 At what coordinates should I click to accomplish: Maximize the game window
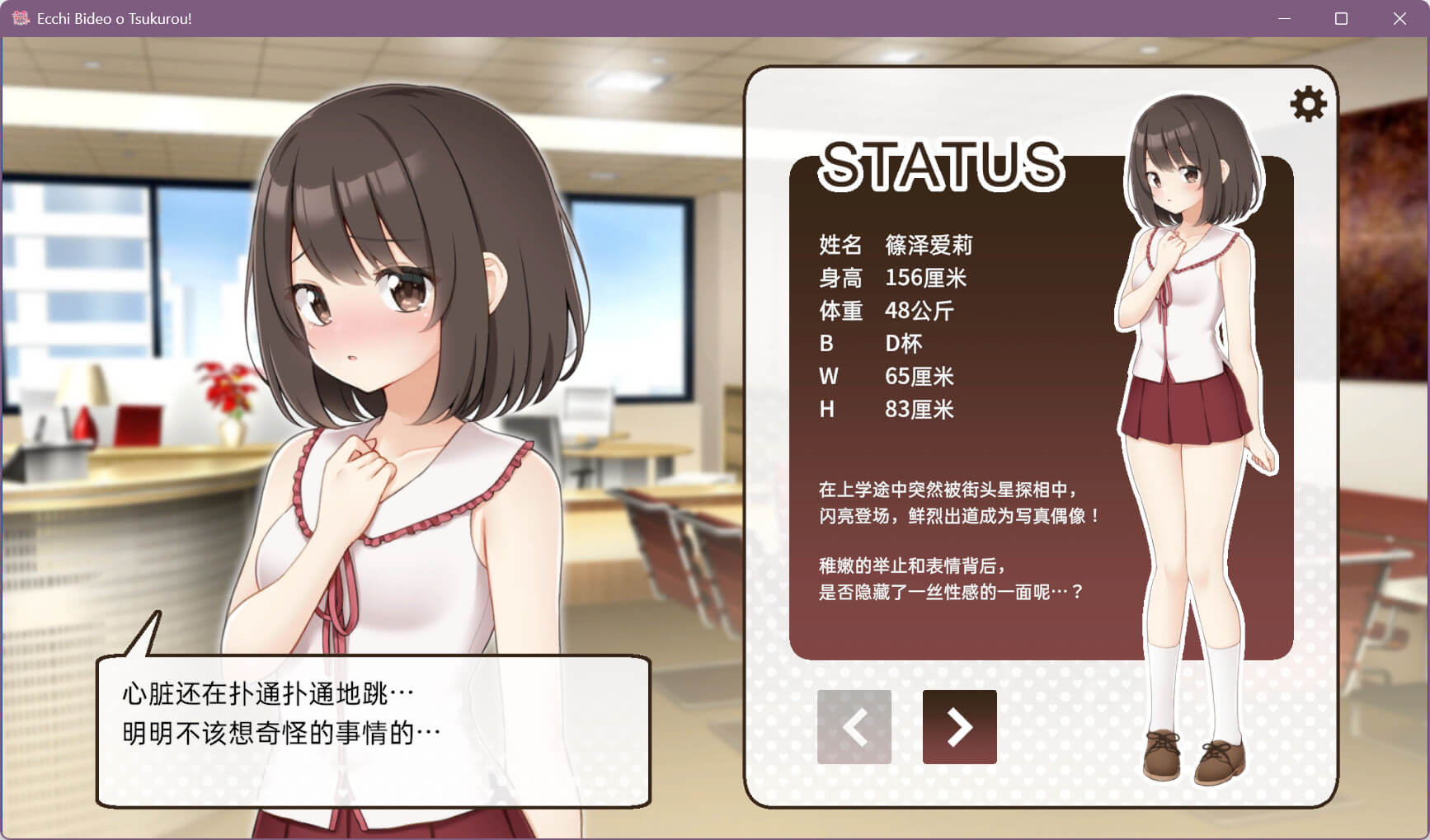tap(1341, 18)
